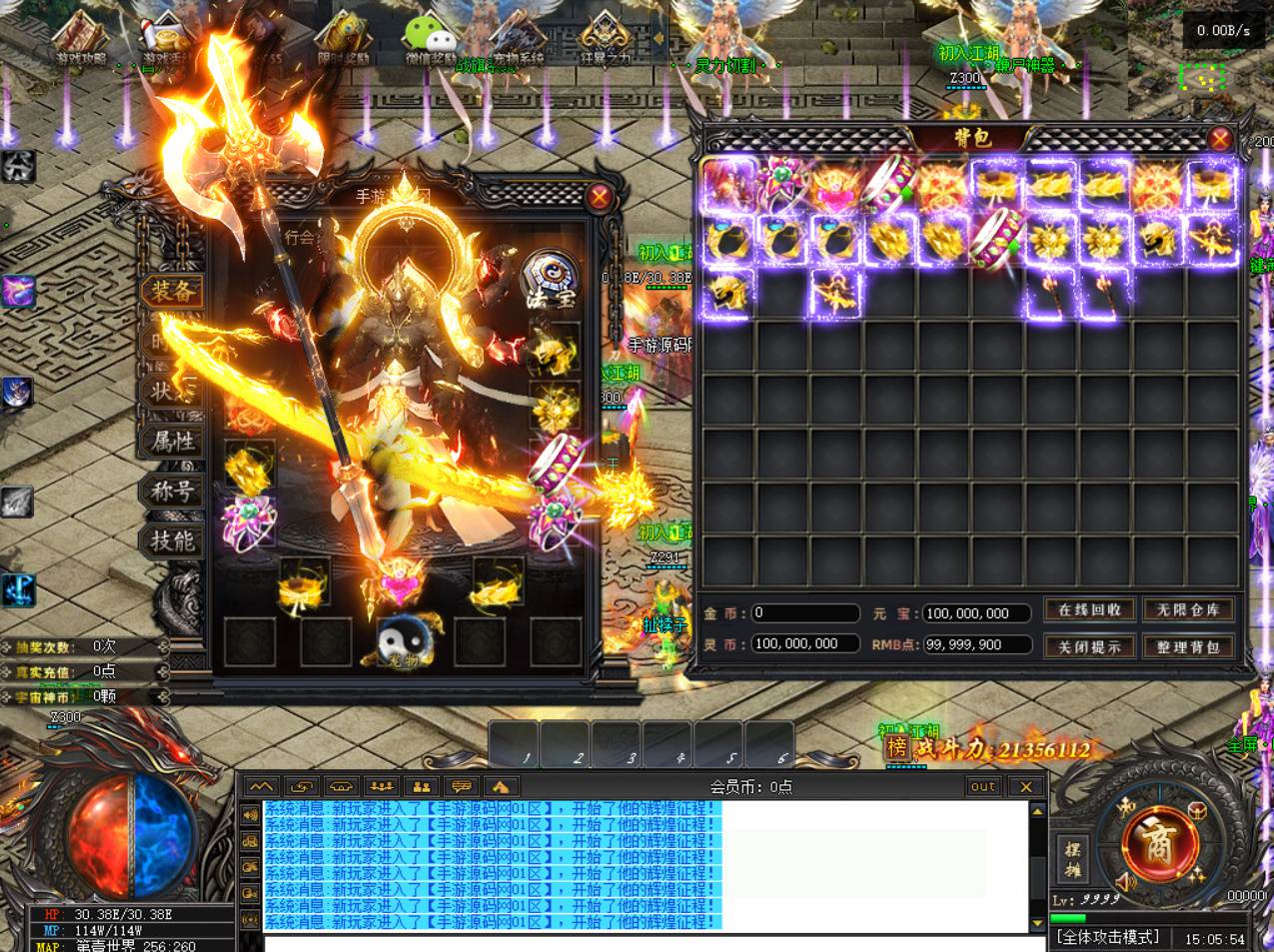This screenshot has height=952, width=1274.
Task: Show the 称号 titles tab
Action: [172, 490]
